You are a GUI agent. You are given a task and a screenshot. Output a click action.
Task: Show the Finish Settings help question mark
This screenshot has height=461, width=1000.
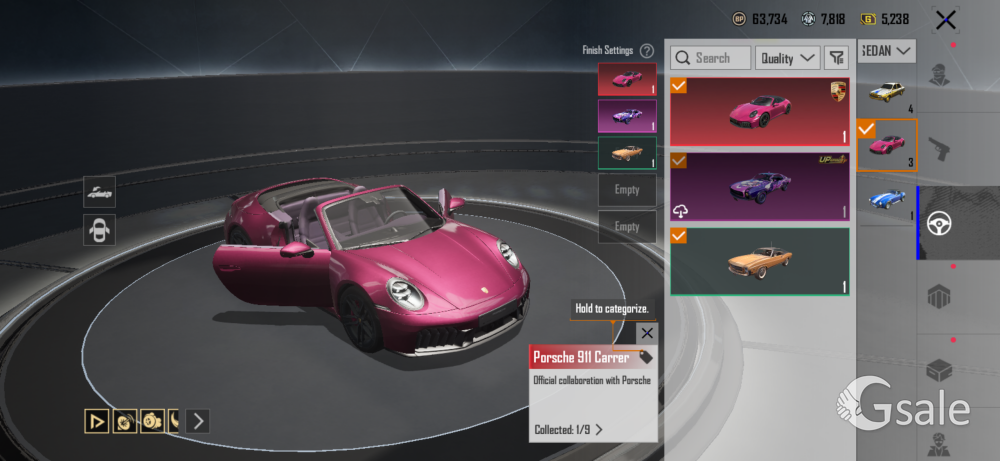click(647, 50)
